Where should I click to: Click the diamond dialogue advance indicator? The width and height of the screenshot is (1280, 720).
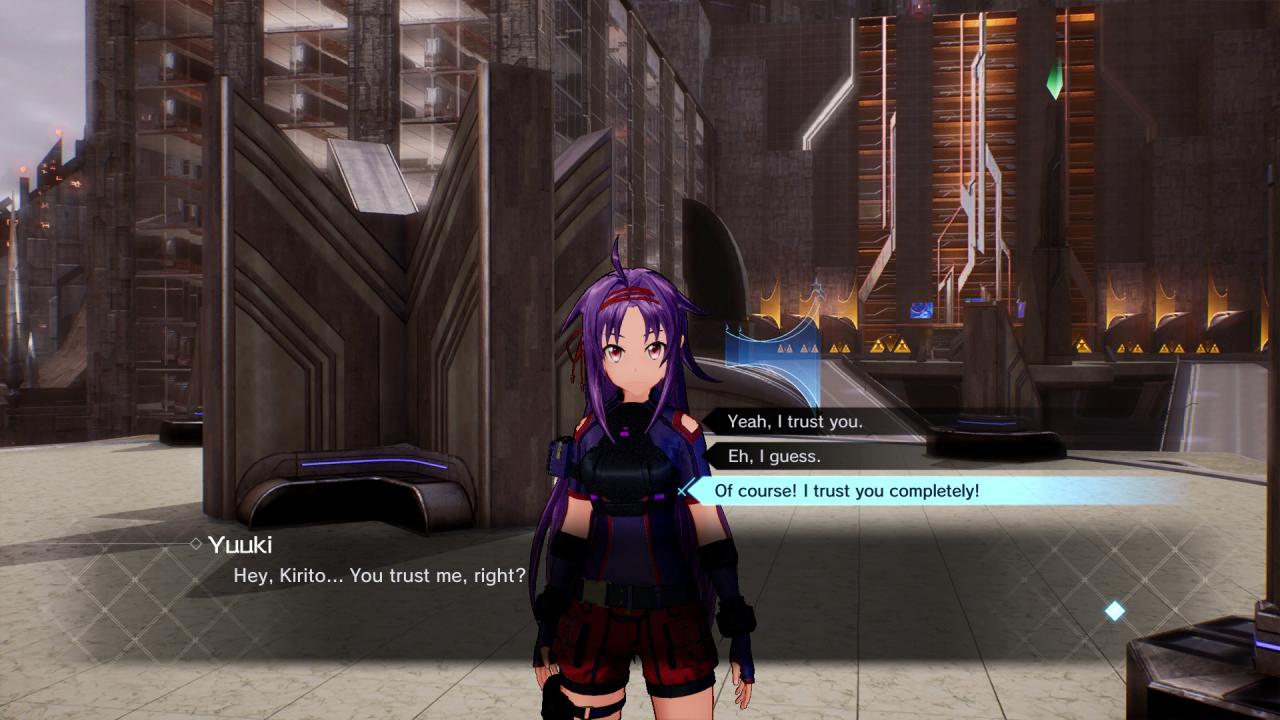1114,610
